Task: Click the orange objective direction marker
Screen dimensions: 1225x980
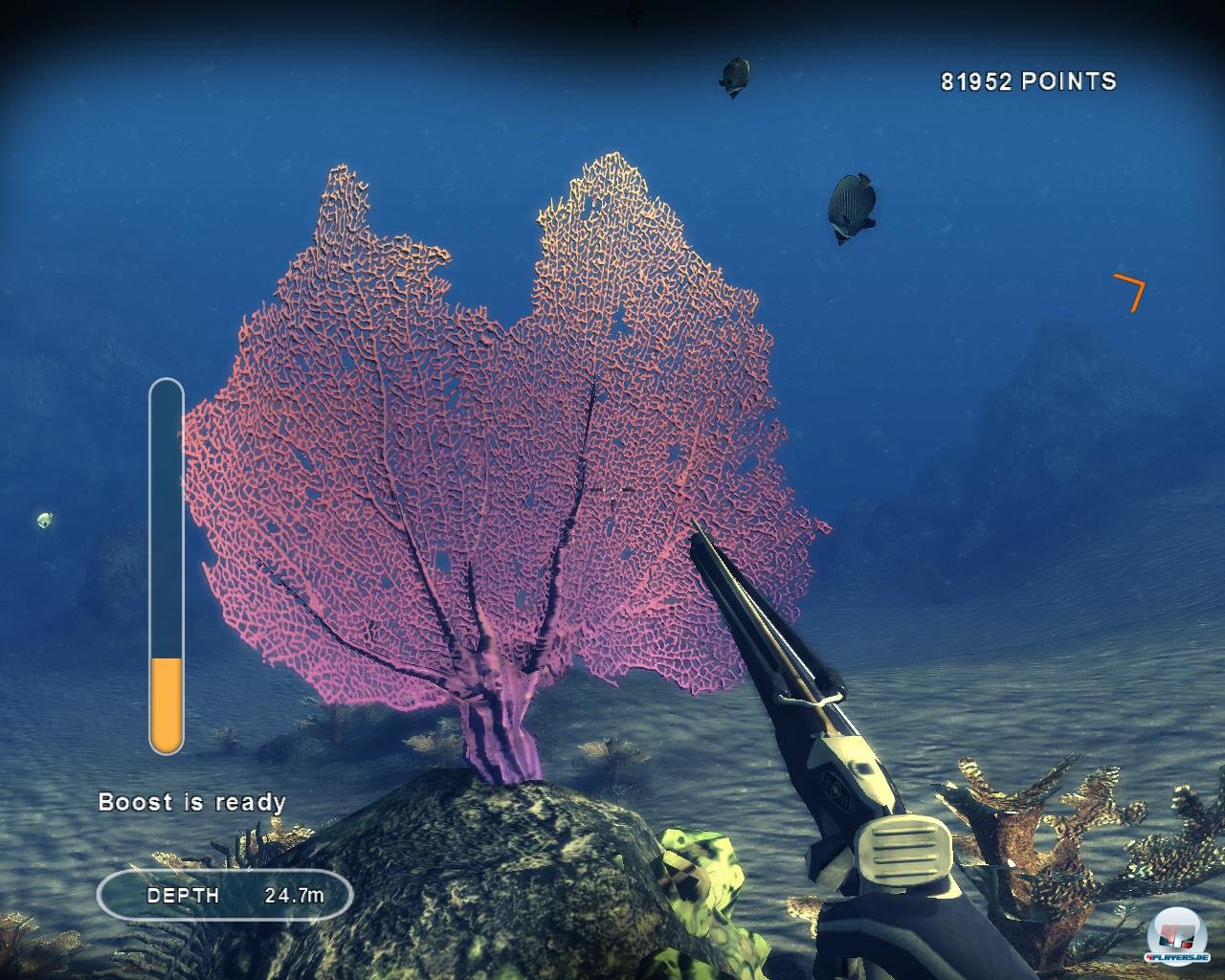Action: (1131, 290)
